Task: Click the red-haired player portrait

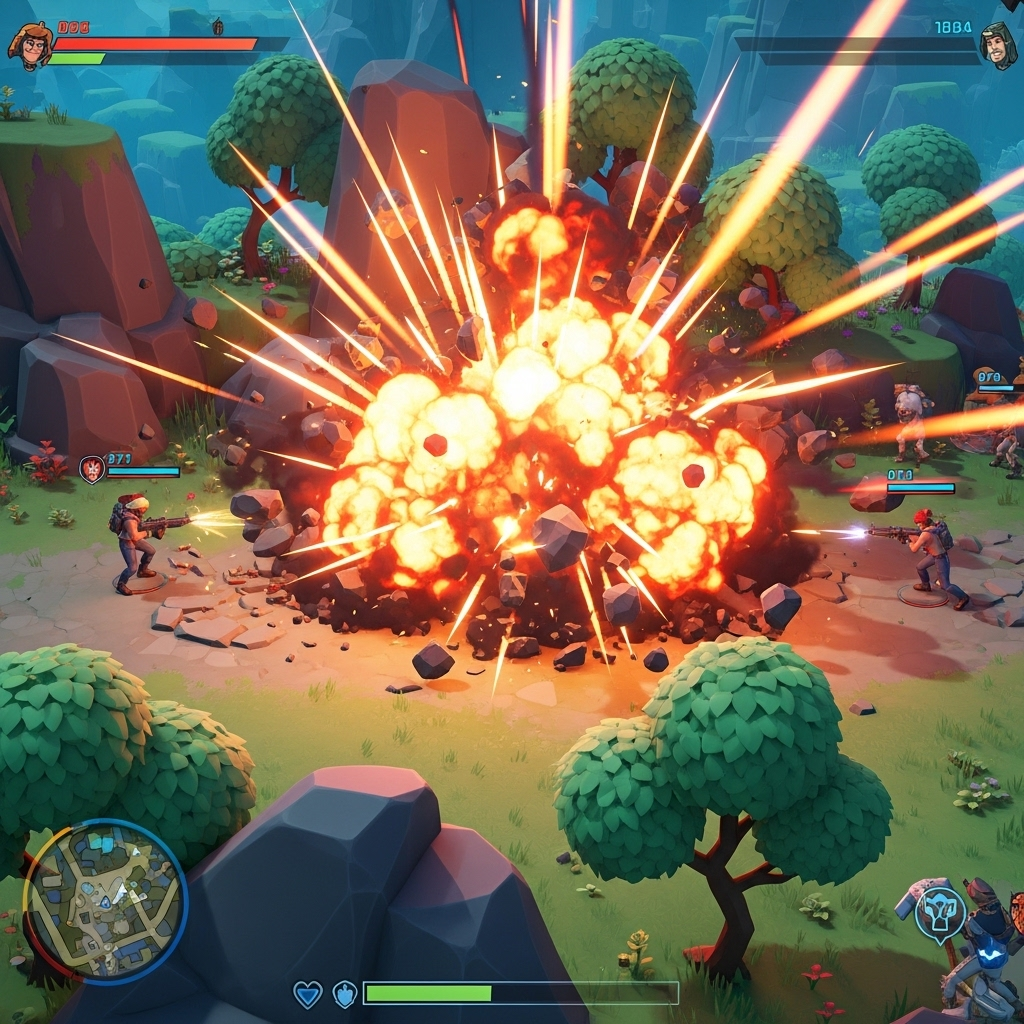Action: 29,44
